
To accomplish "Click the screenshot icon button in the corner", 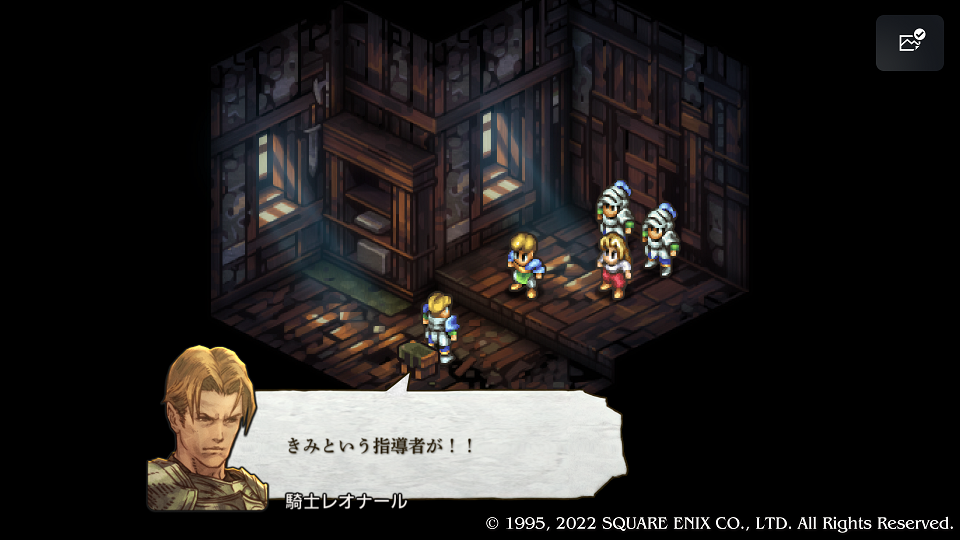I will [910, 43].
